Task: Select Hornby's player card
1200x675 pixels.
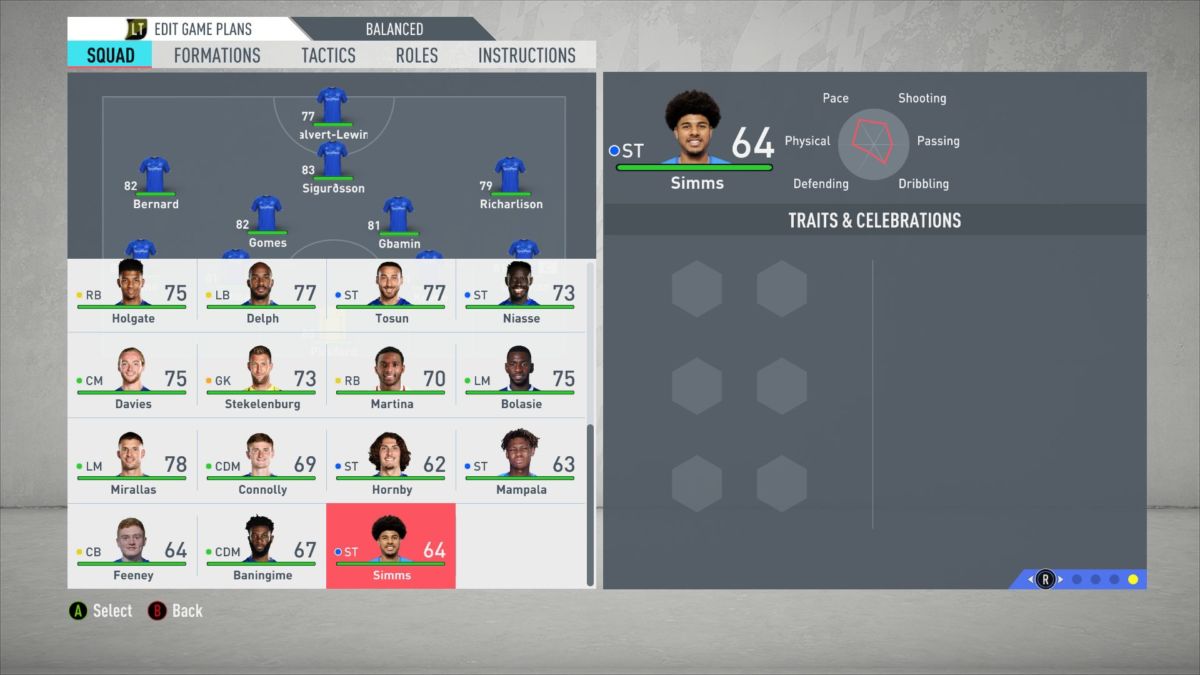Action: 391,467
